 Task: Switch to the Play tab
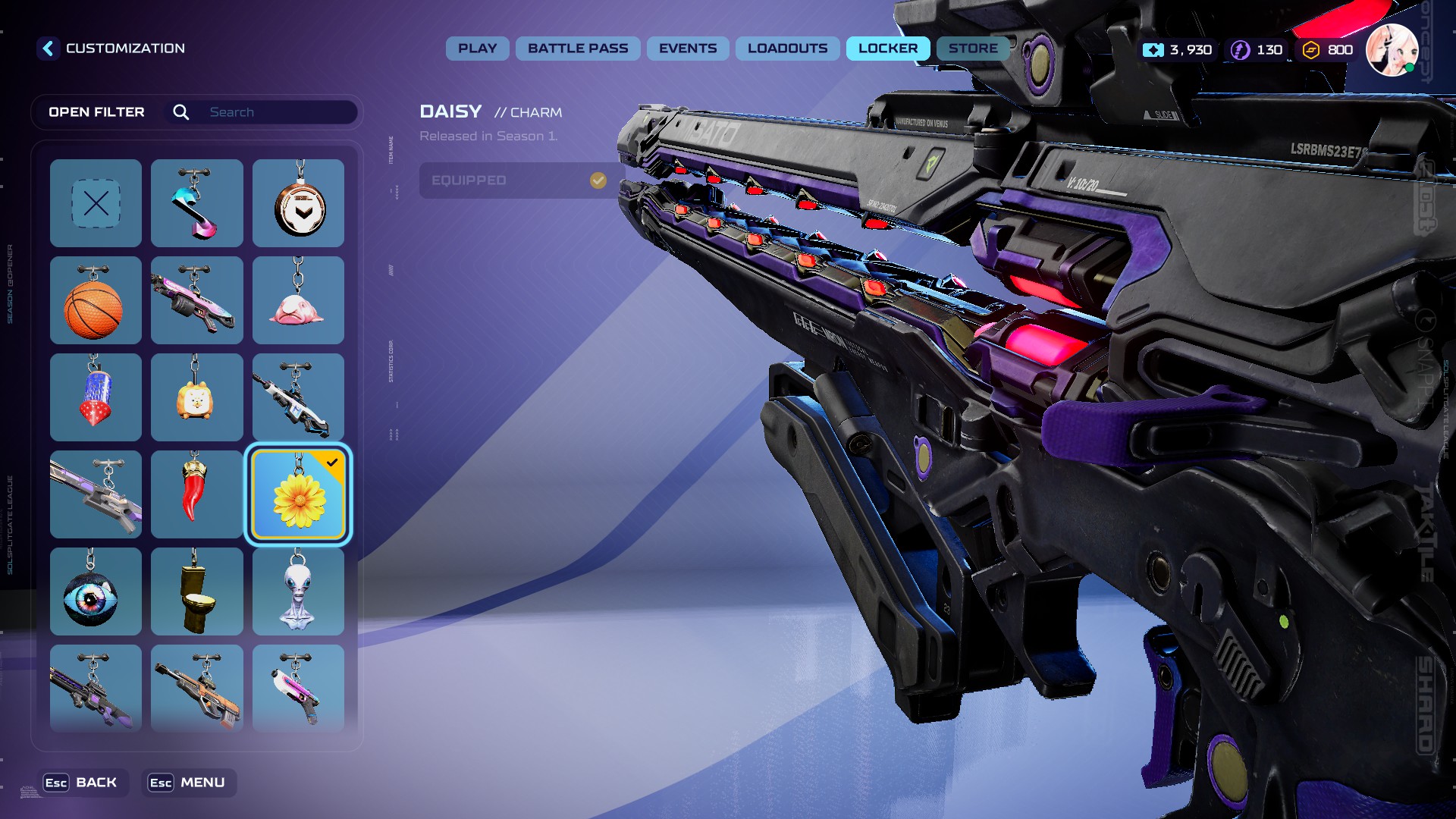click(x=477, y=49)
